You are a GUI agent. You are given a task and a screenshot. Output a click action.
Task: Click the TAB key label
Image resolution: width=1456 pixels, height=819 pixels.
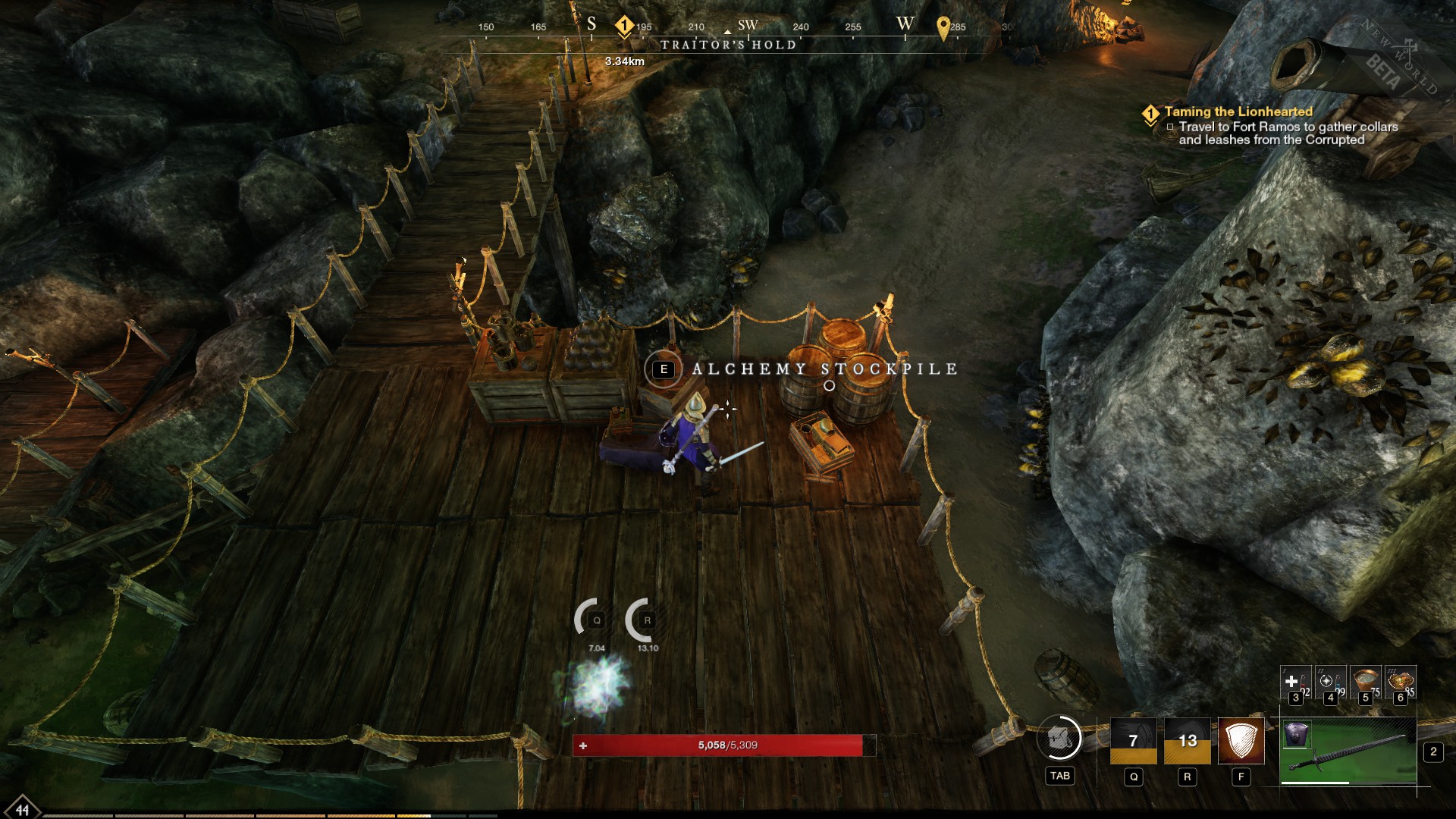[x=1061, y=777]
